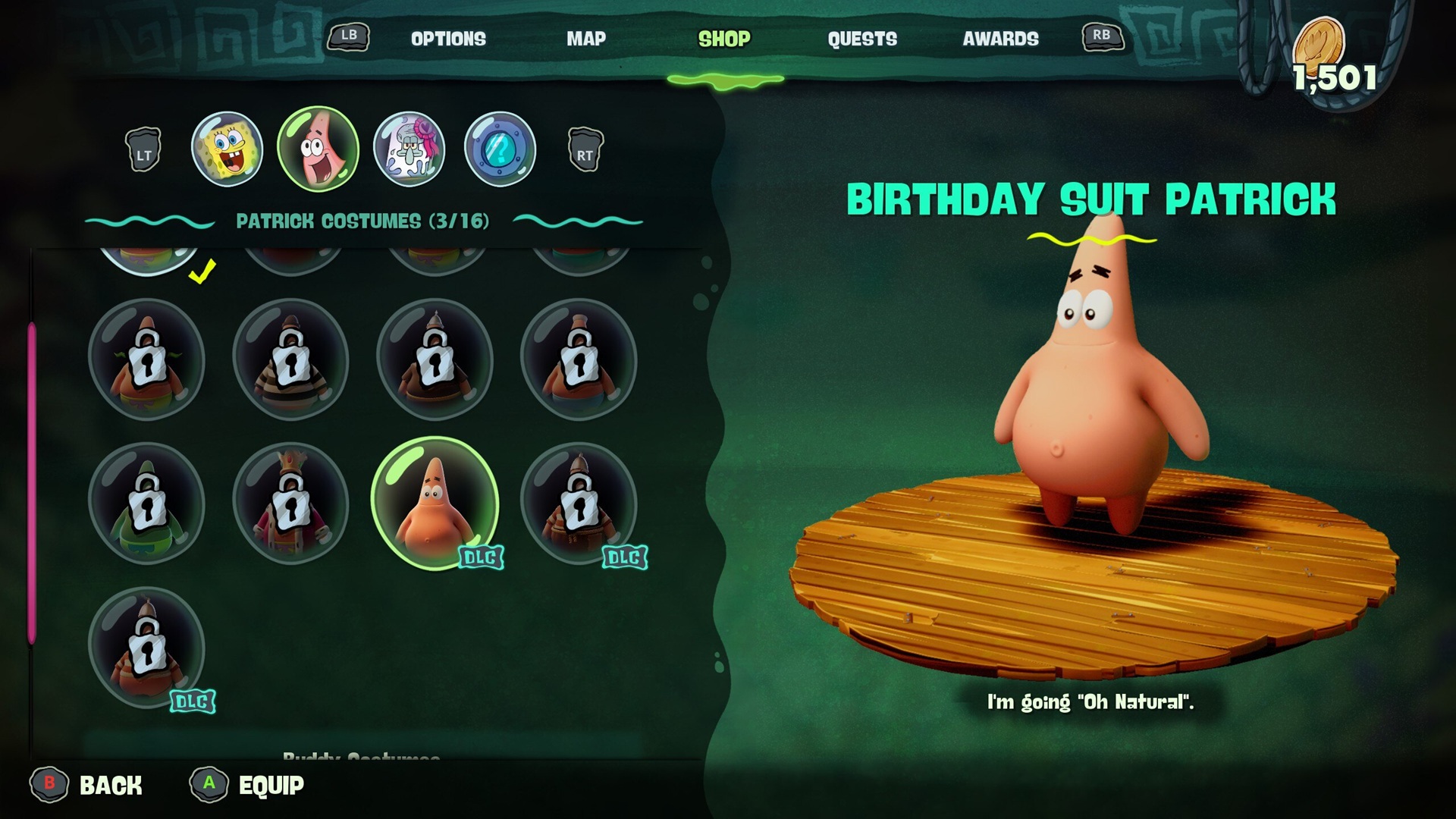Choose SpongeBob's costume category
This screenshot has height=819, width=1456.
click(227, 149)
